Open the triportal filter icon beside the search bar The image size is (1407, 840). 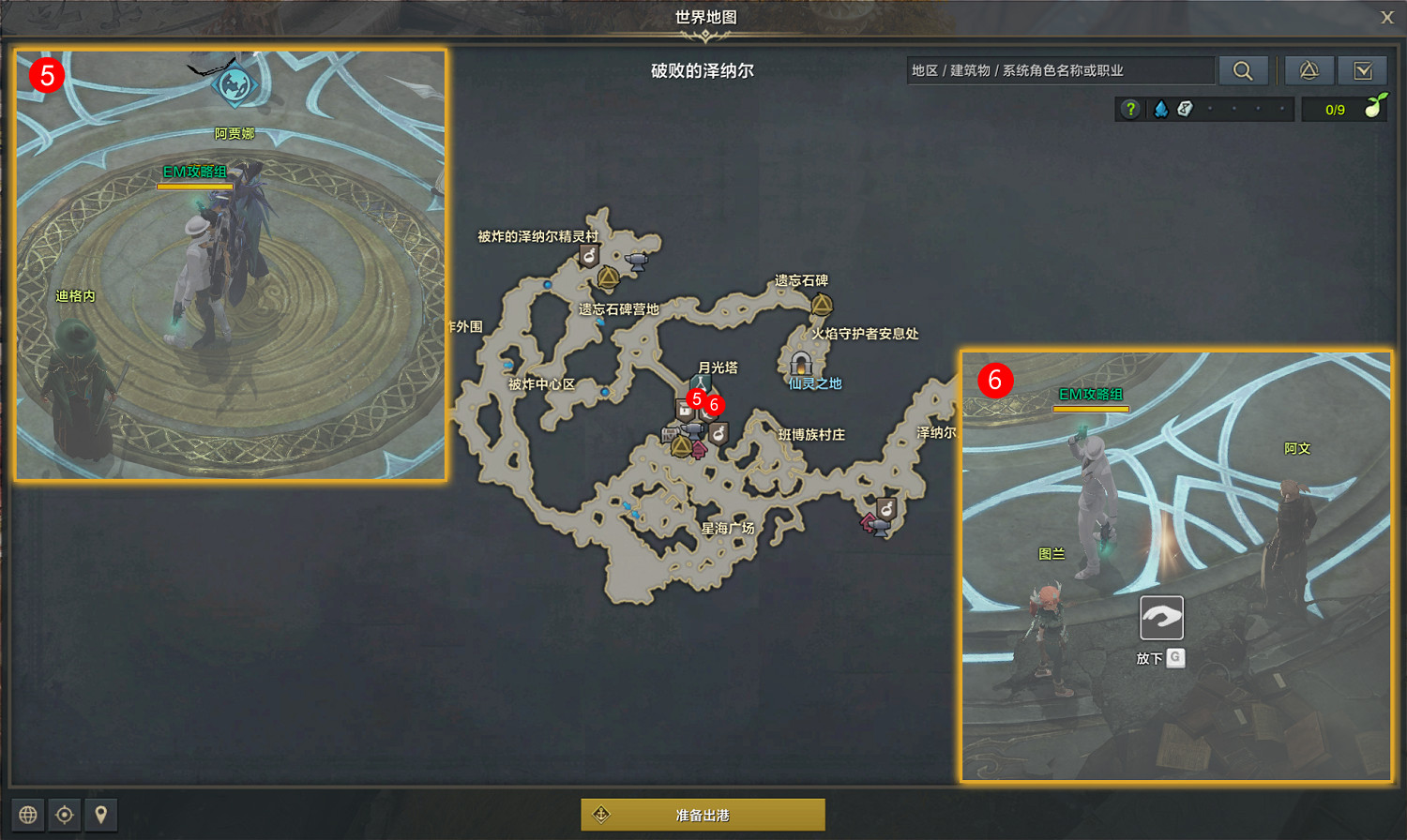(x=1309, y=70)
